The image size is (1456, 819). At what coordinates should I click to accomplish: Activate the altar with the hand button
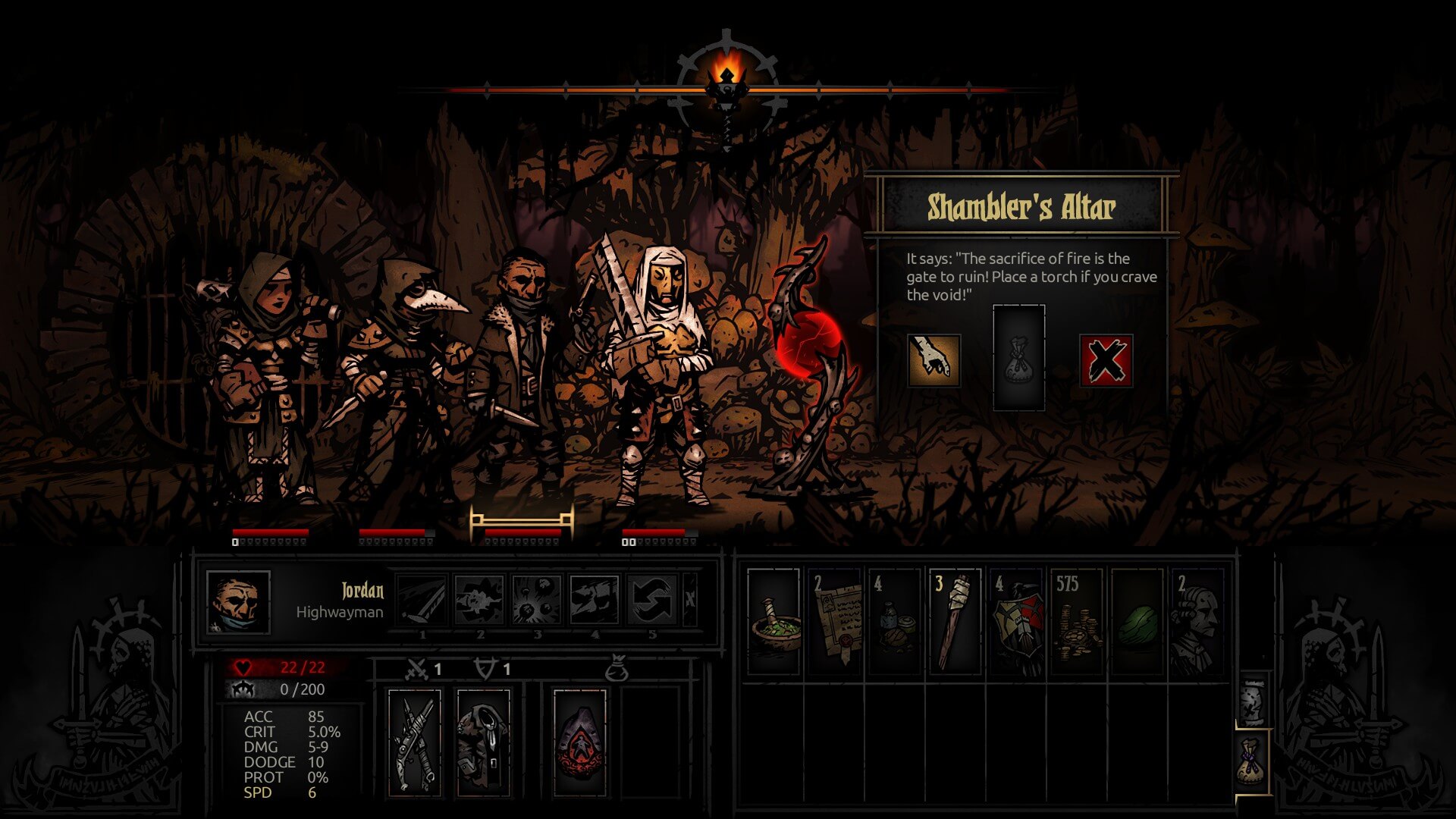pos(934,360)
